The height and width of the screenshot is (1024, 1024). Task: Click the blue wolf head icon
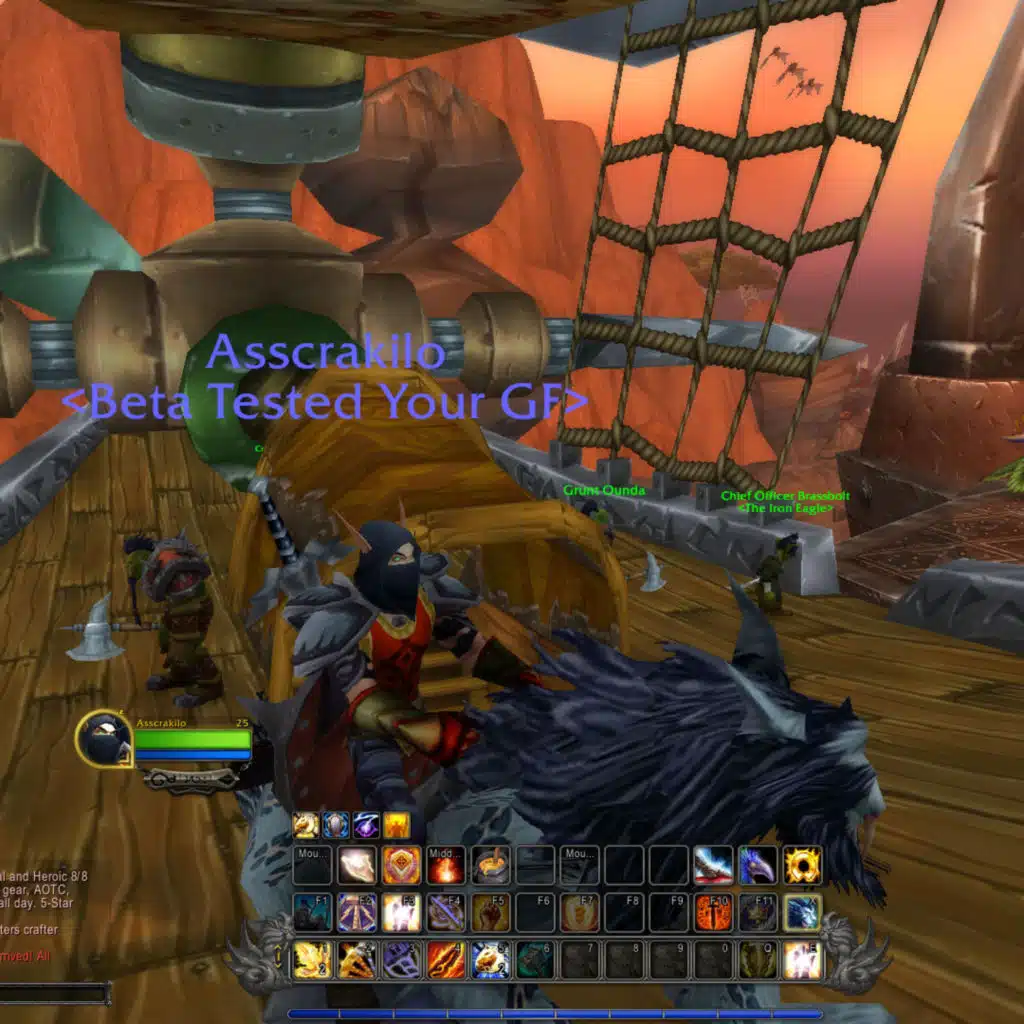pos(802,912)
